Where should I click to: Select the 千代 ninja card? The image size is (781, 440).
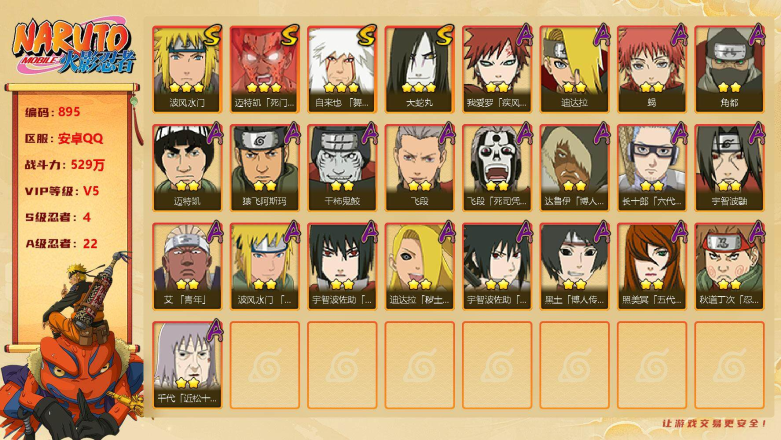[x=187, y=363]
